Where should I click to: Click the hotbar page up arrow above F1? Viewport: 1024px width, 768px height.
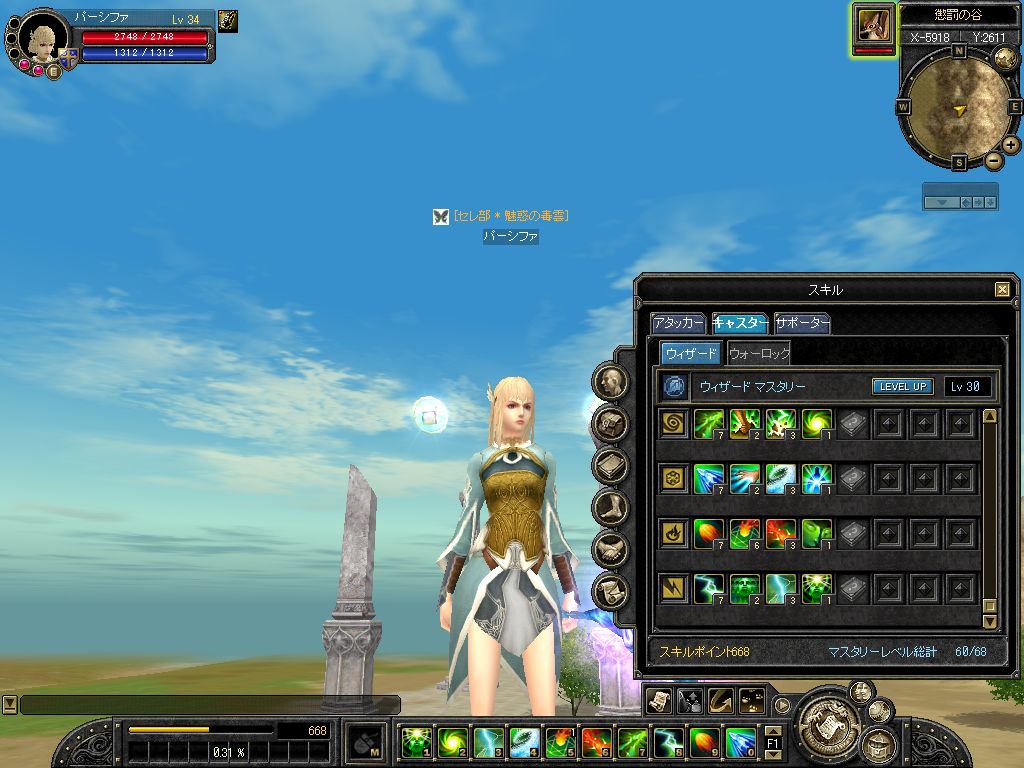click(x=773, y=731)
